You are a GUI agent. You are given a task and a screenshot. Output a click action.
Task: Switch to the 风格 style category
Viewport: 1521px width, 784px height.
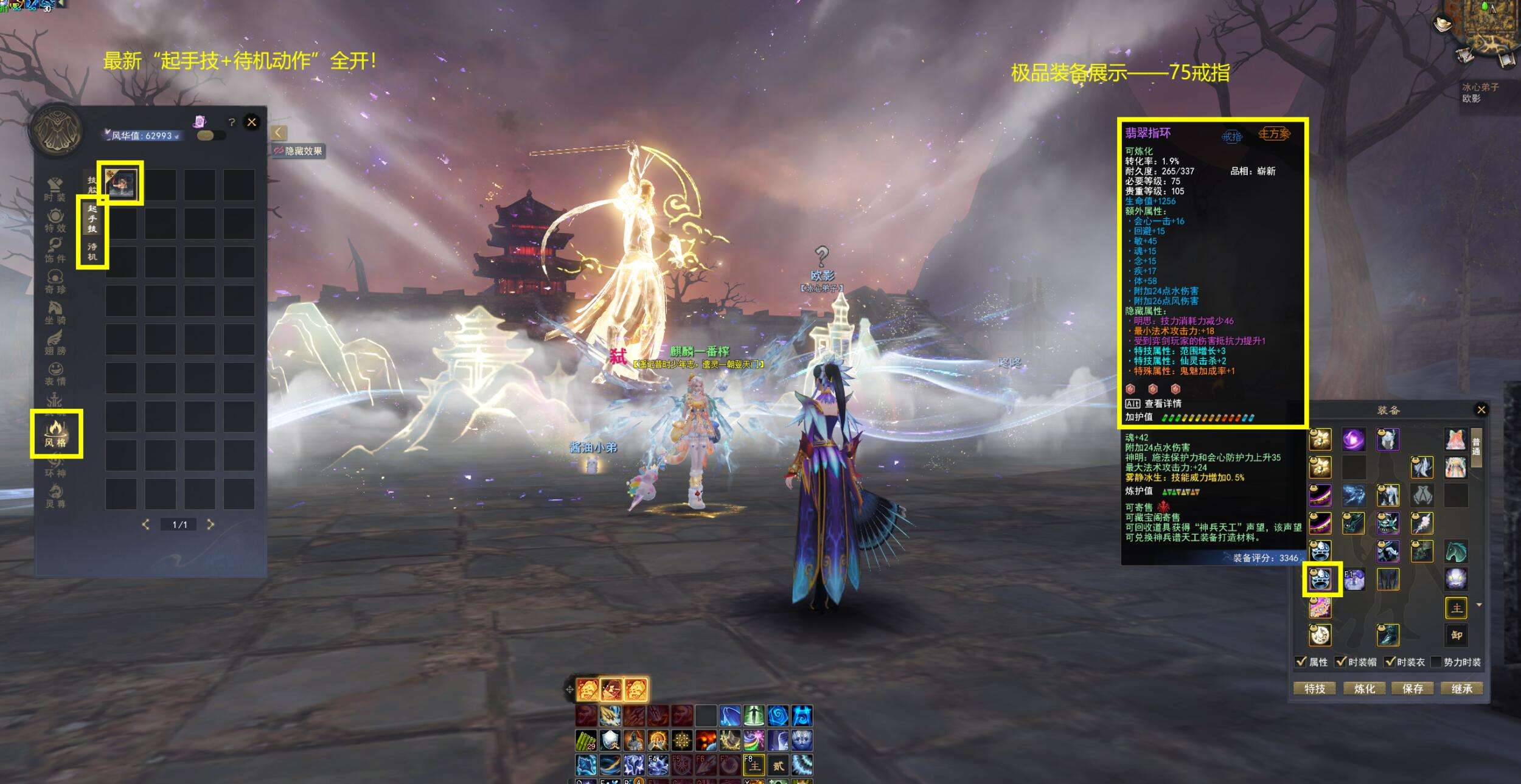(x=55, y=434)
